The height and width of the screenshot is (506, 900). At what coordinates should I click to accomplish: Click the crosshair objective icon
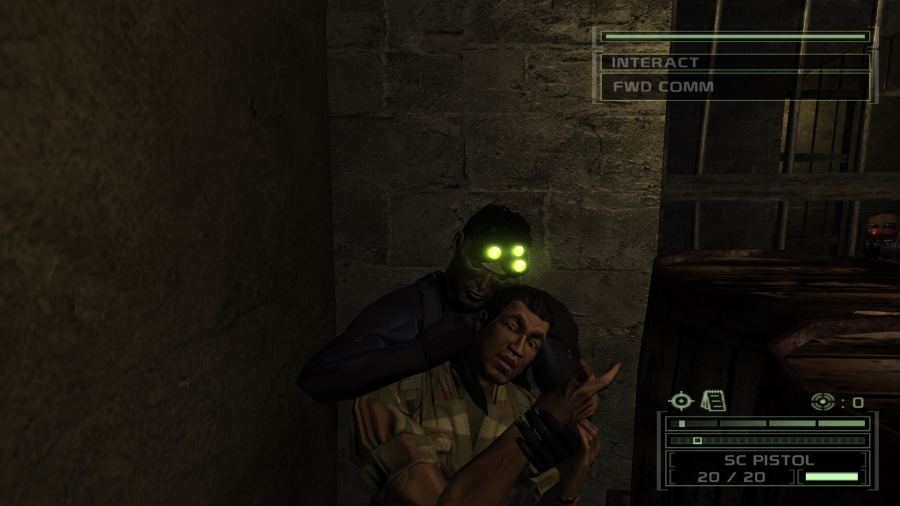(x=681, y=402)
